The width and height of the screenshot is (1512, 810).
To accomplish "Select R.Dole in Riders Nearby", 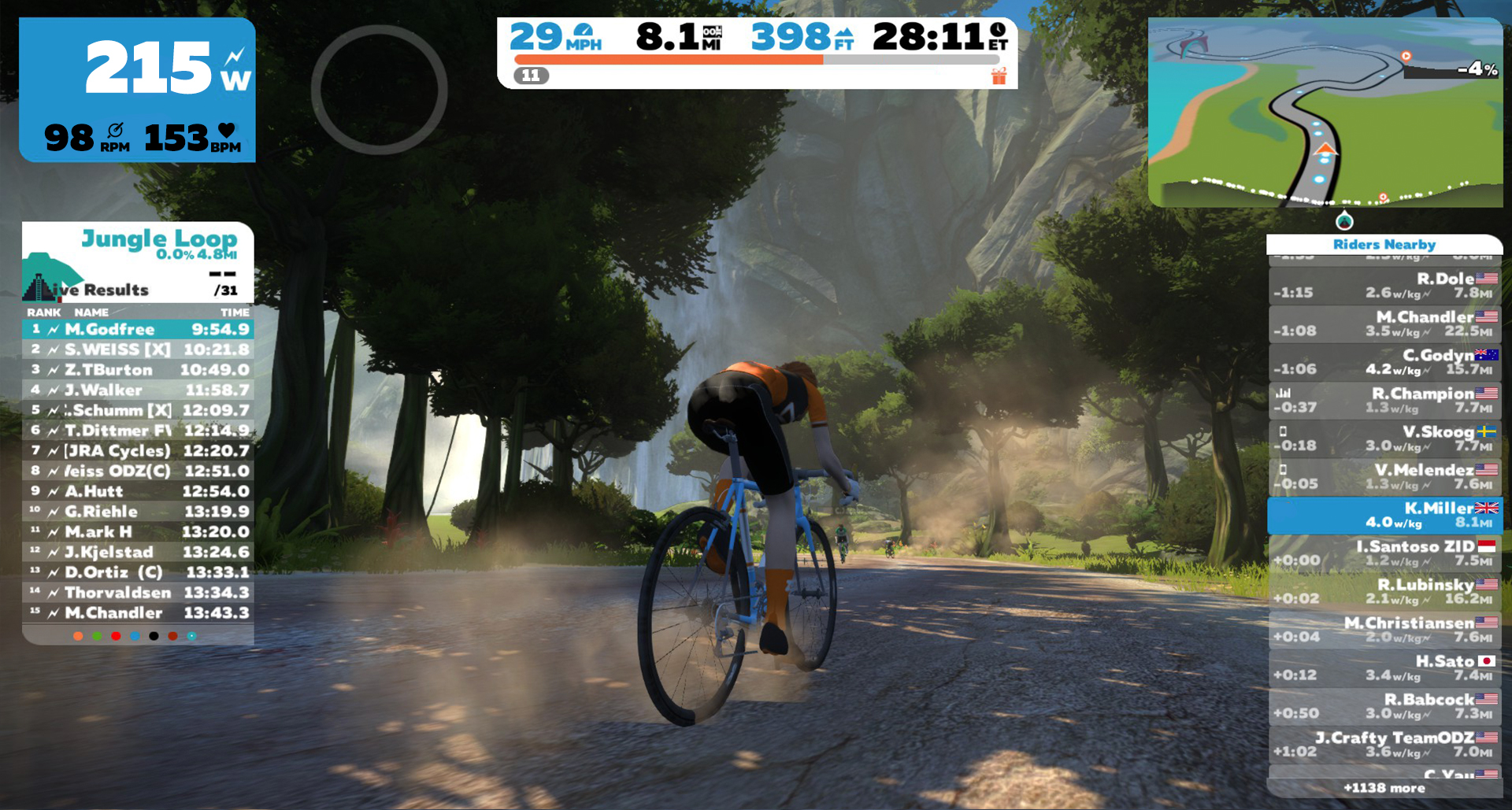I will [1384, 286].
